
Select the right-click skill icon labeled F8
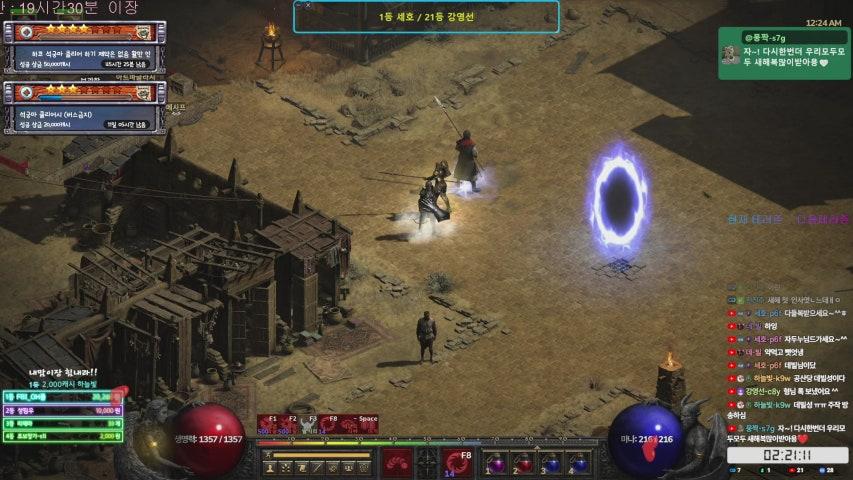pyautogui.click(x=459, y=462)
